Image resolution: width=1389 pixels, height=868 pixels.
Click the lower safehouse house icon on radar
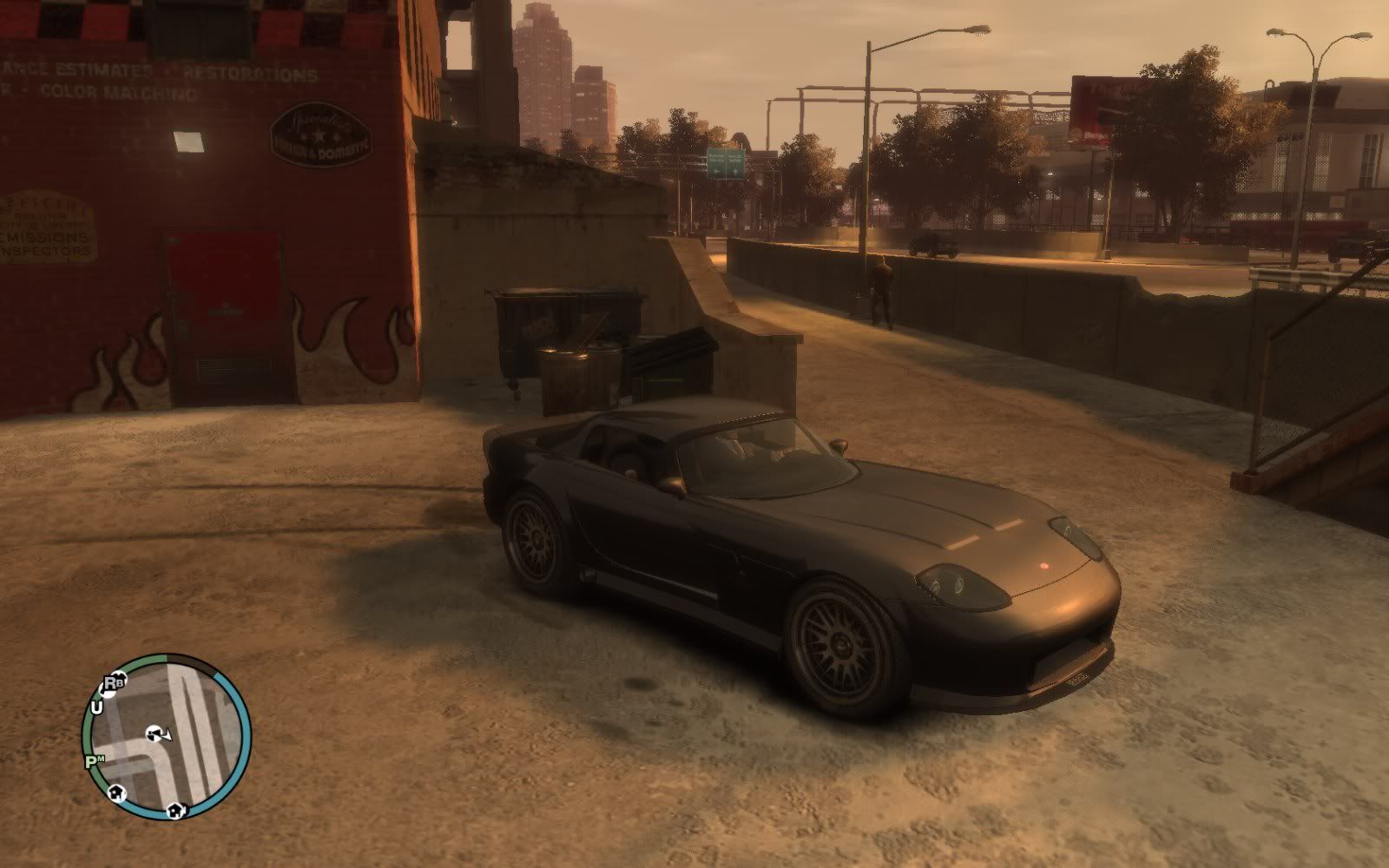tap(176, 811)
